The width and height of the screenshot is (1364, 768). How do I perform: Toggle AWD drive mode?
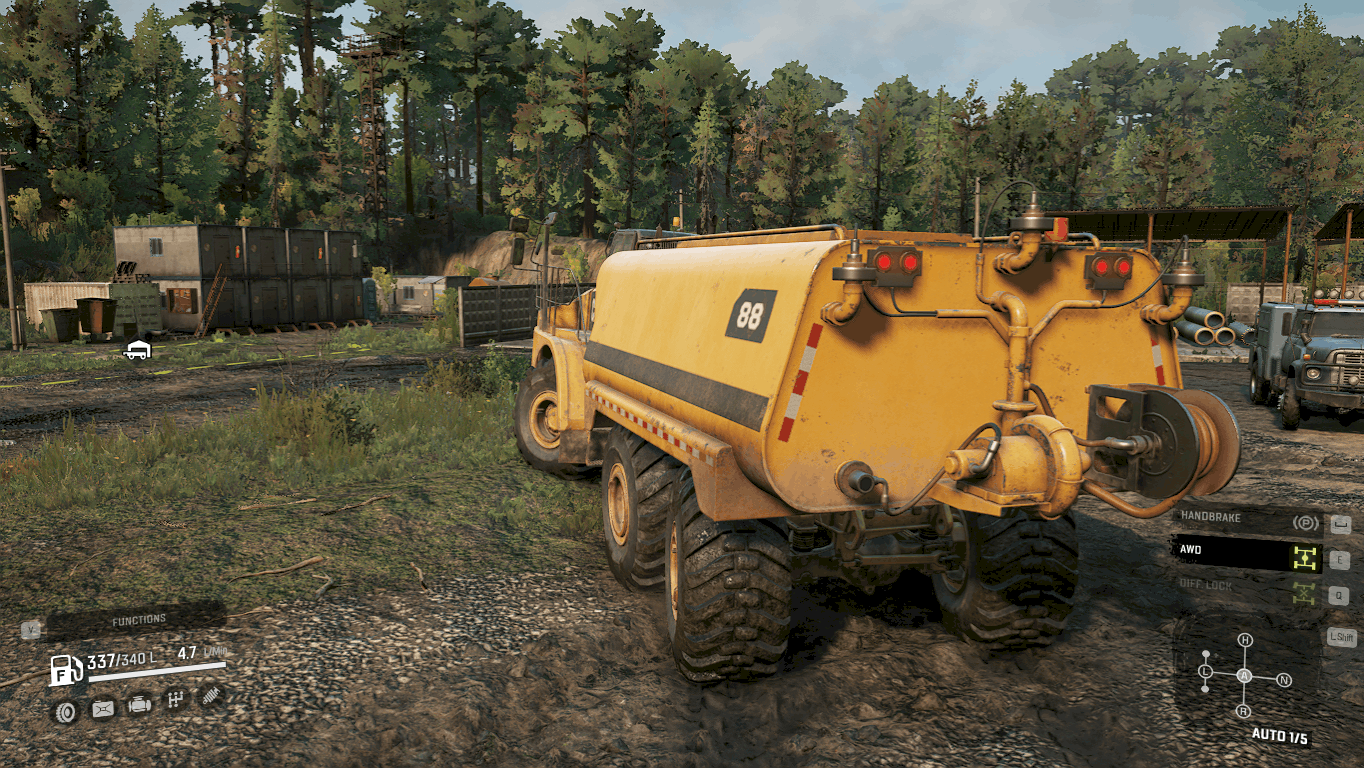(x=1246, y=552)
